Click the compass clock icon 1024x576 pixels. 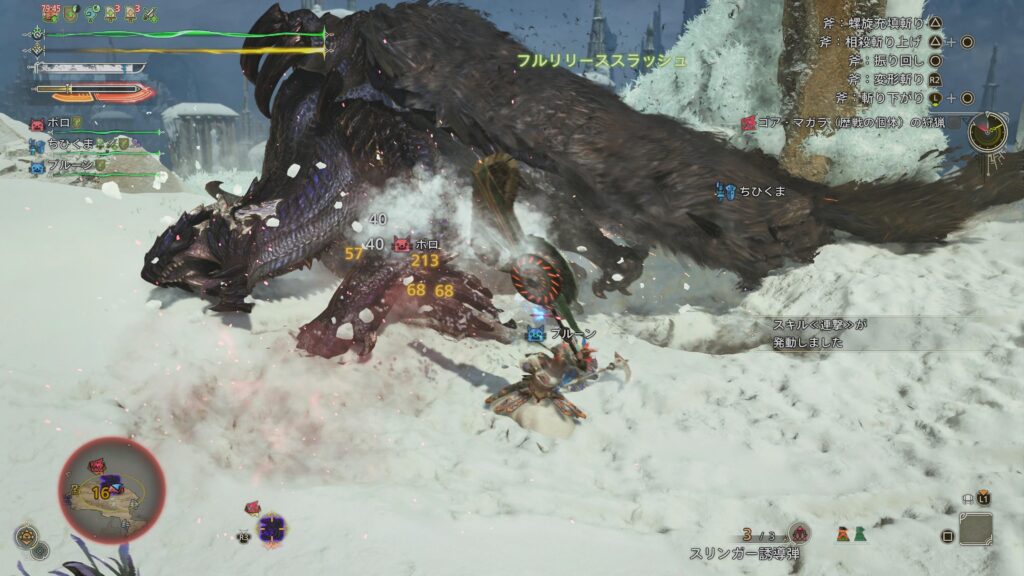(x=987, y=132)
